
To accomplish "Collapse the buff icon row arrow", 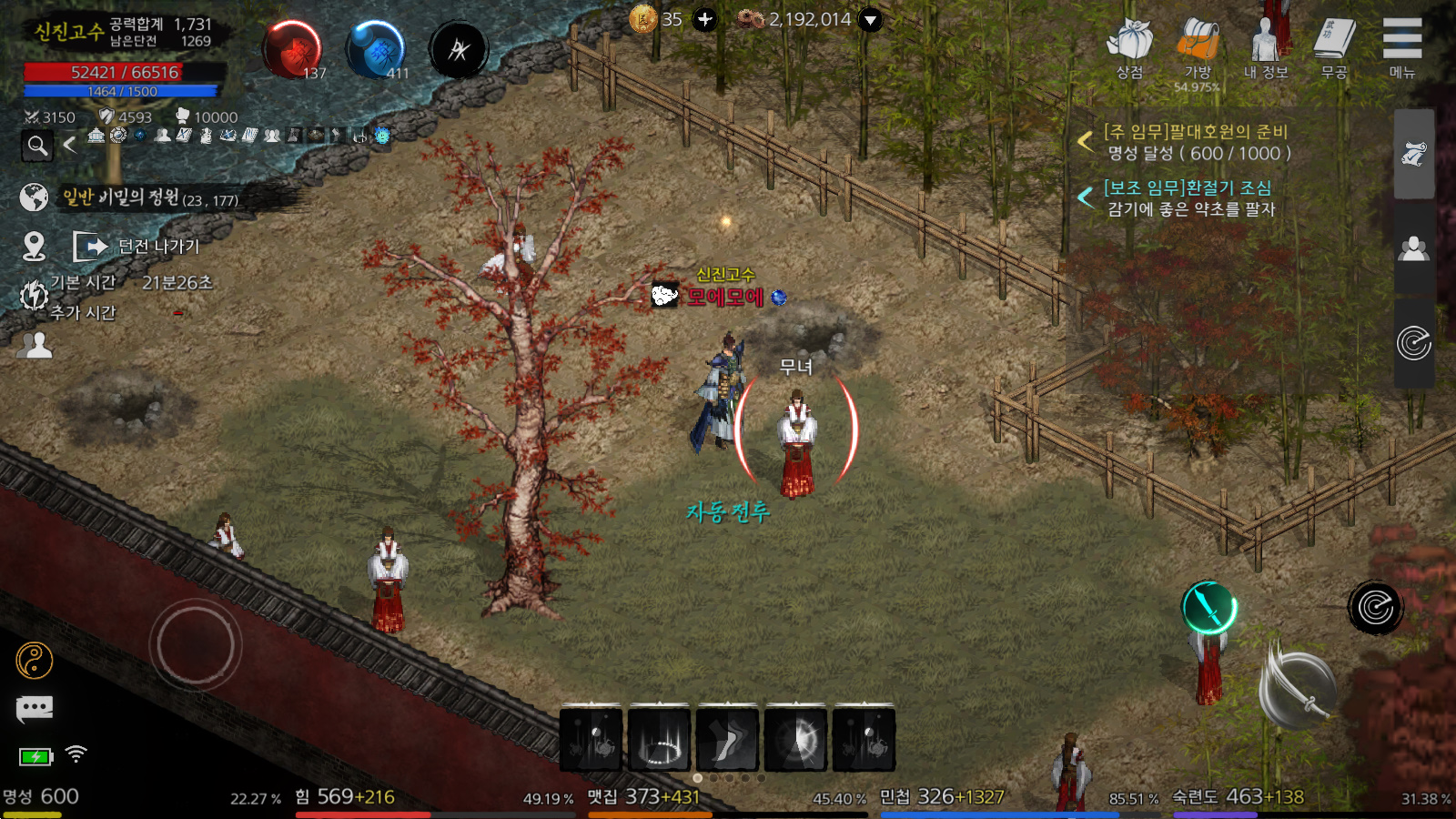I will [x=70, y=145].
